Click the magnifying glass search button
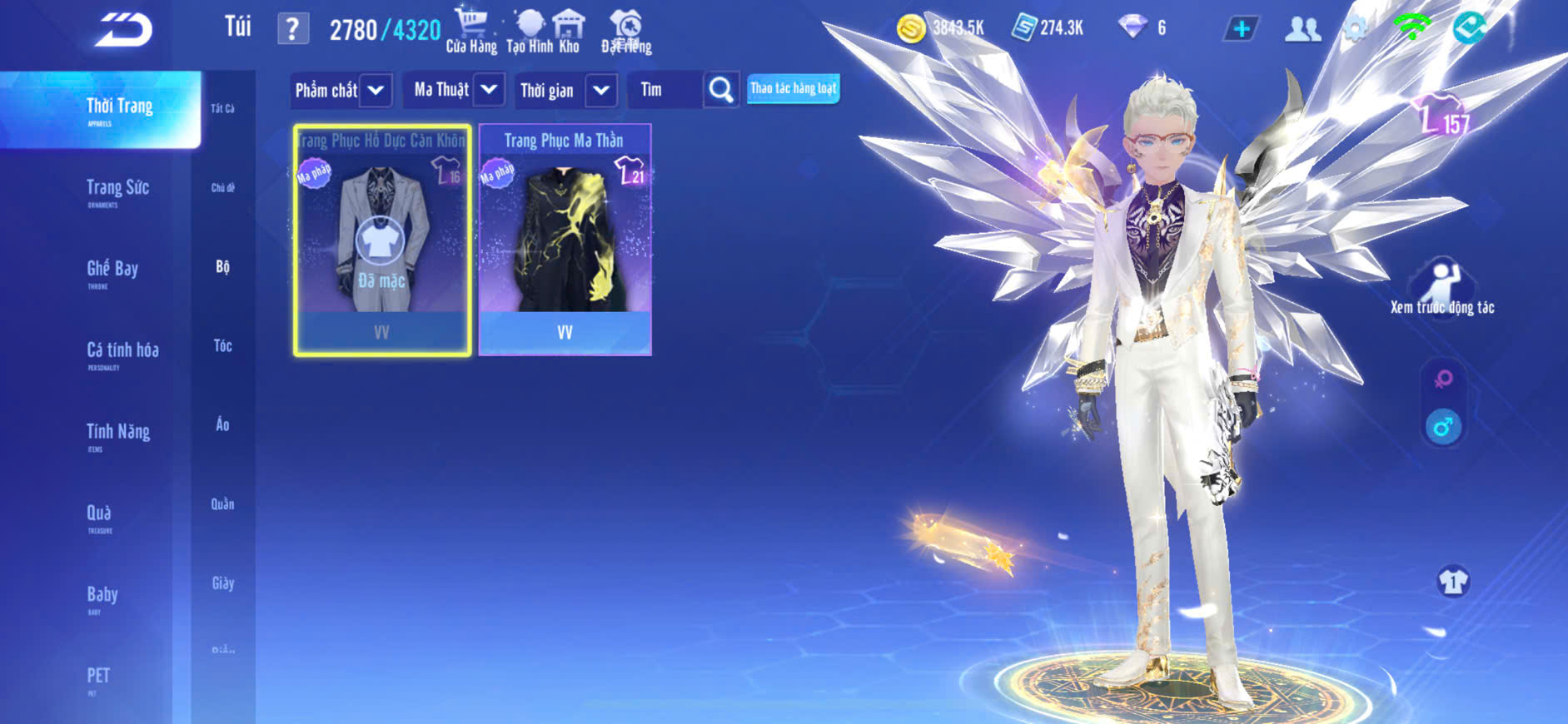The image size is (1568, 724). [721, 89]
